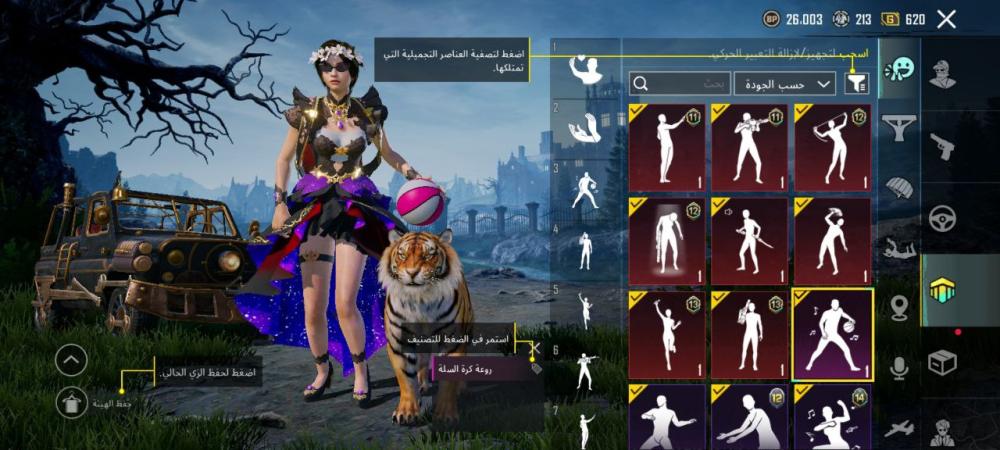Click the emote search field

coord(680,83)
